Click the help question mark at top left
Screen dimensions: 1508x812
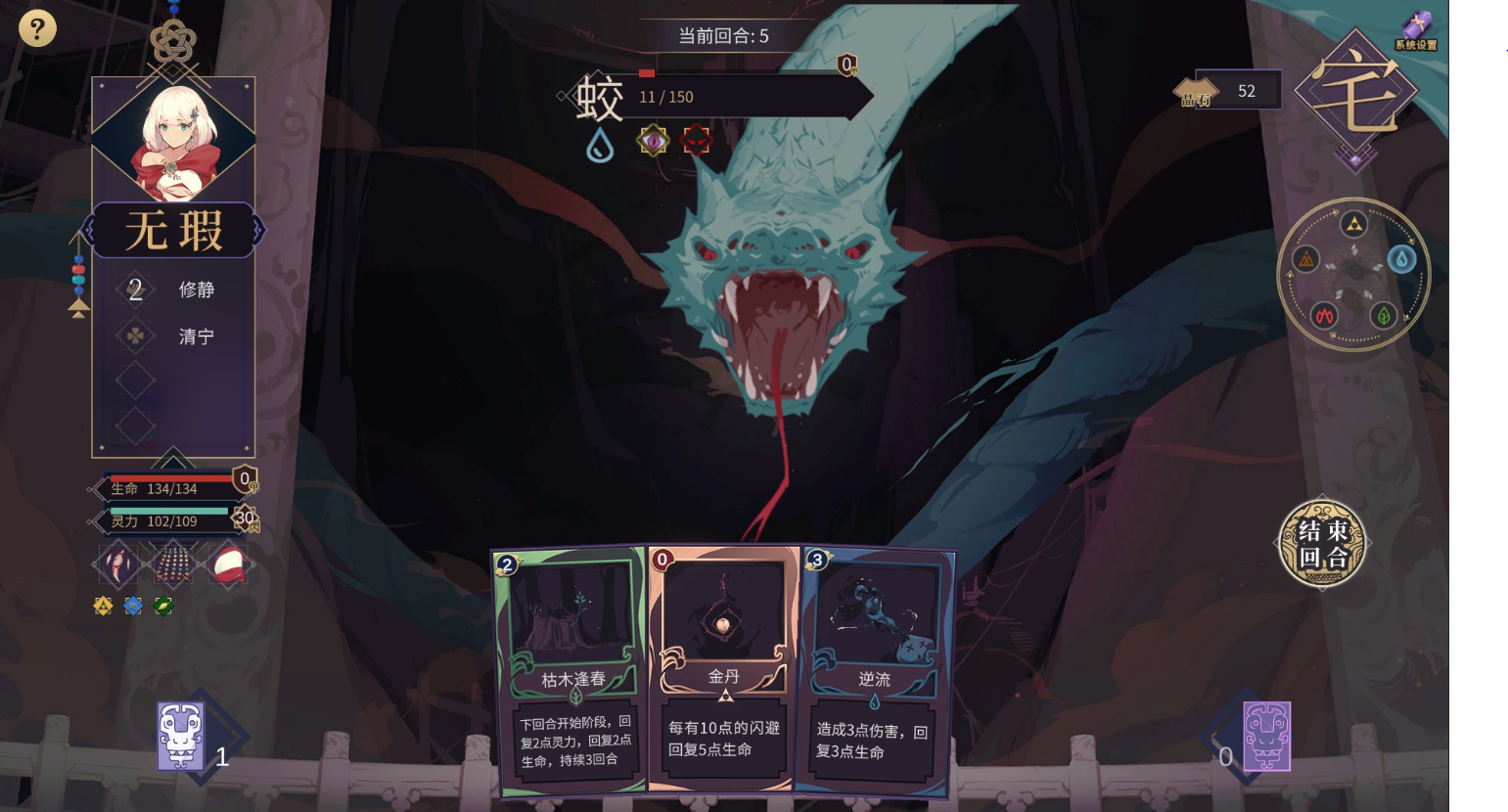pos(37,28)
